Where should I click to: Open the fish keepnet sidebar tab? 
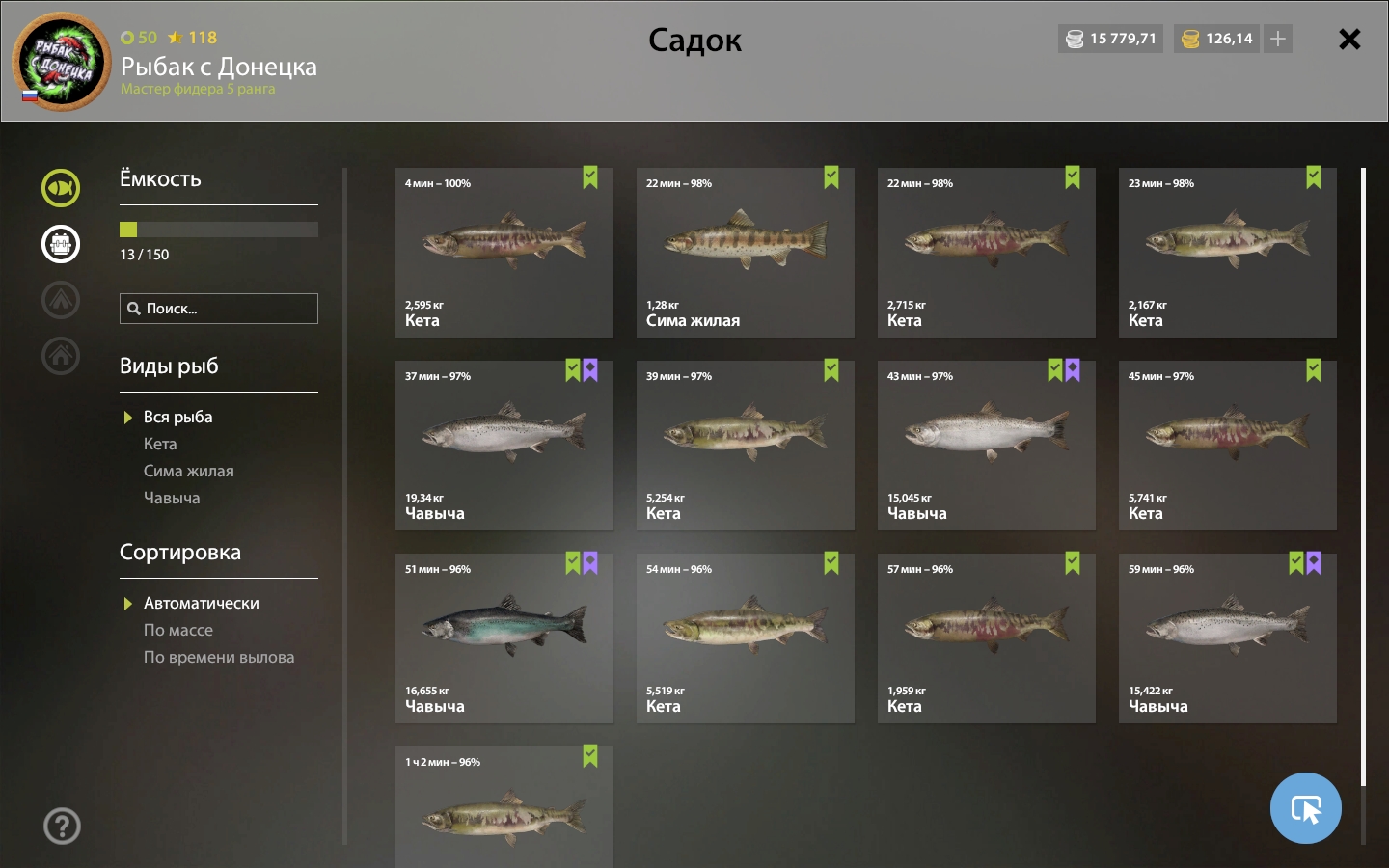click(x=61, y=188)
